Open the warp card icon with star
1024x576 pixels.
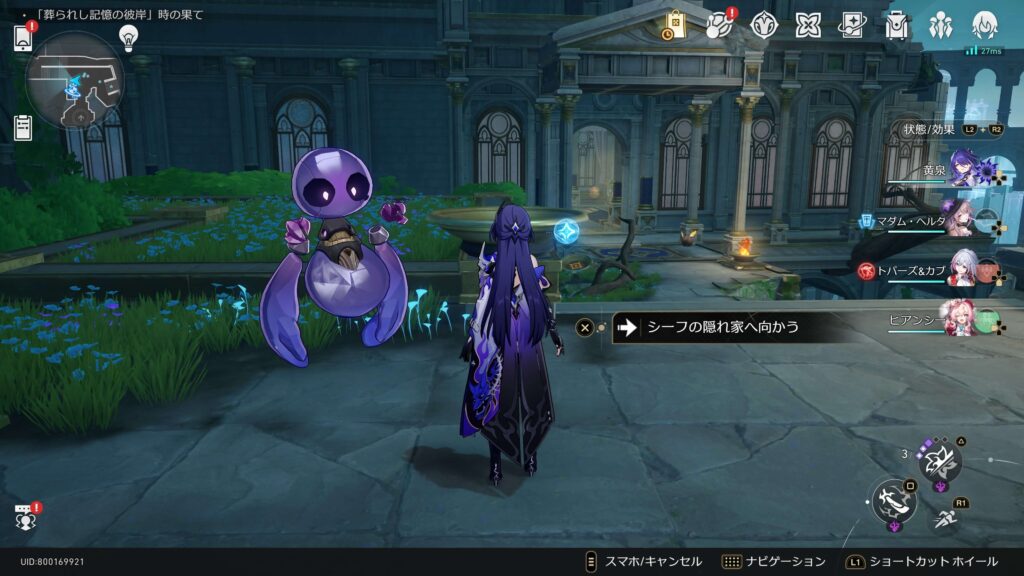tap(852, 25)
